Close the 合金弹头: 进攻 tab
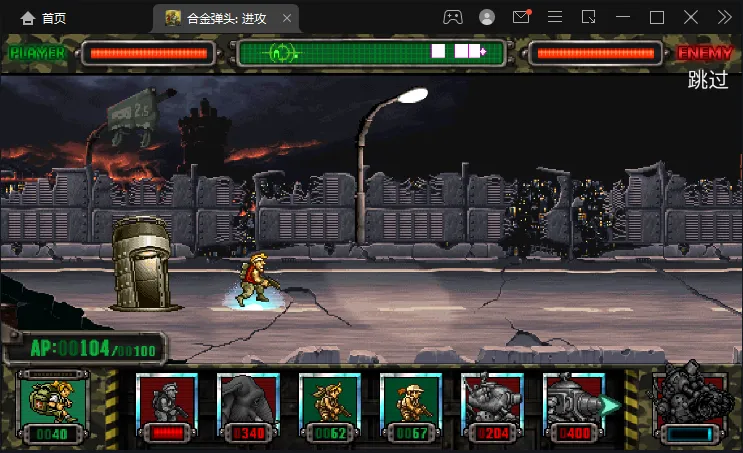The image size is (743, 453). point(288,18)
